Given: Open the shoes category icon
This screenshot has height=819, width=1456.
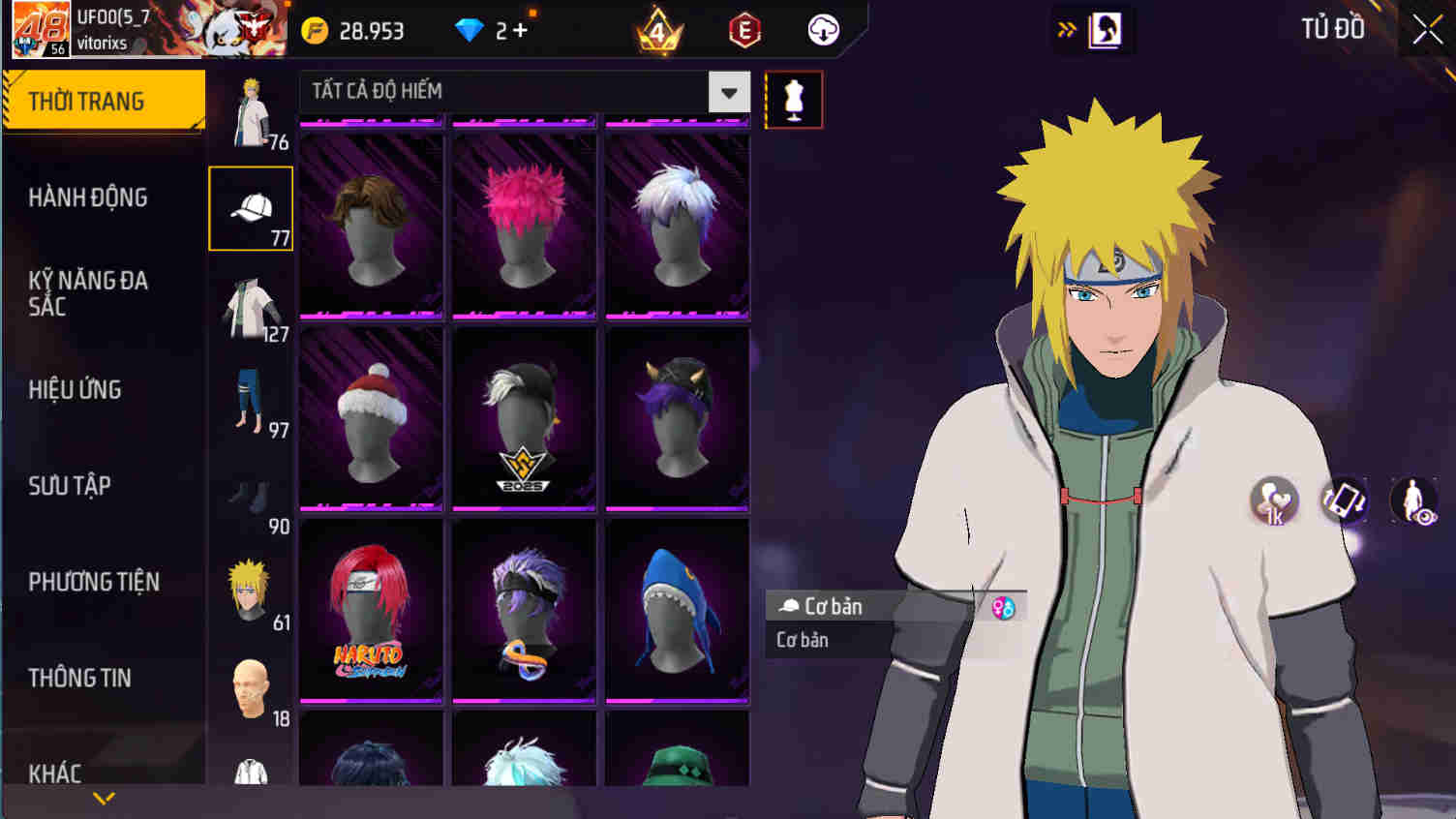Looking at the screenshot, I should [x=250, y=496].
